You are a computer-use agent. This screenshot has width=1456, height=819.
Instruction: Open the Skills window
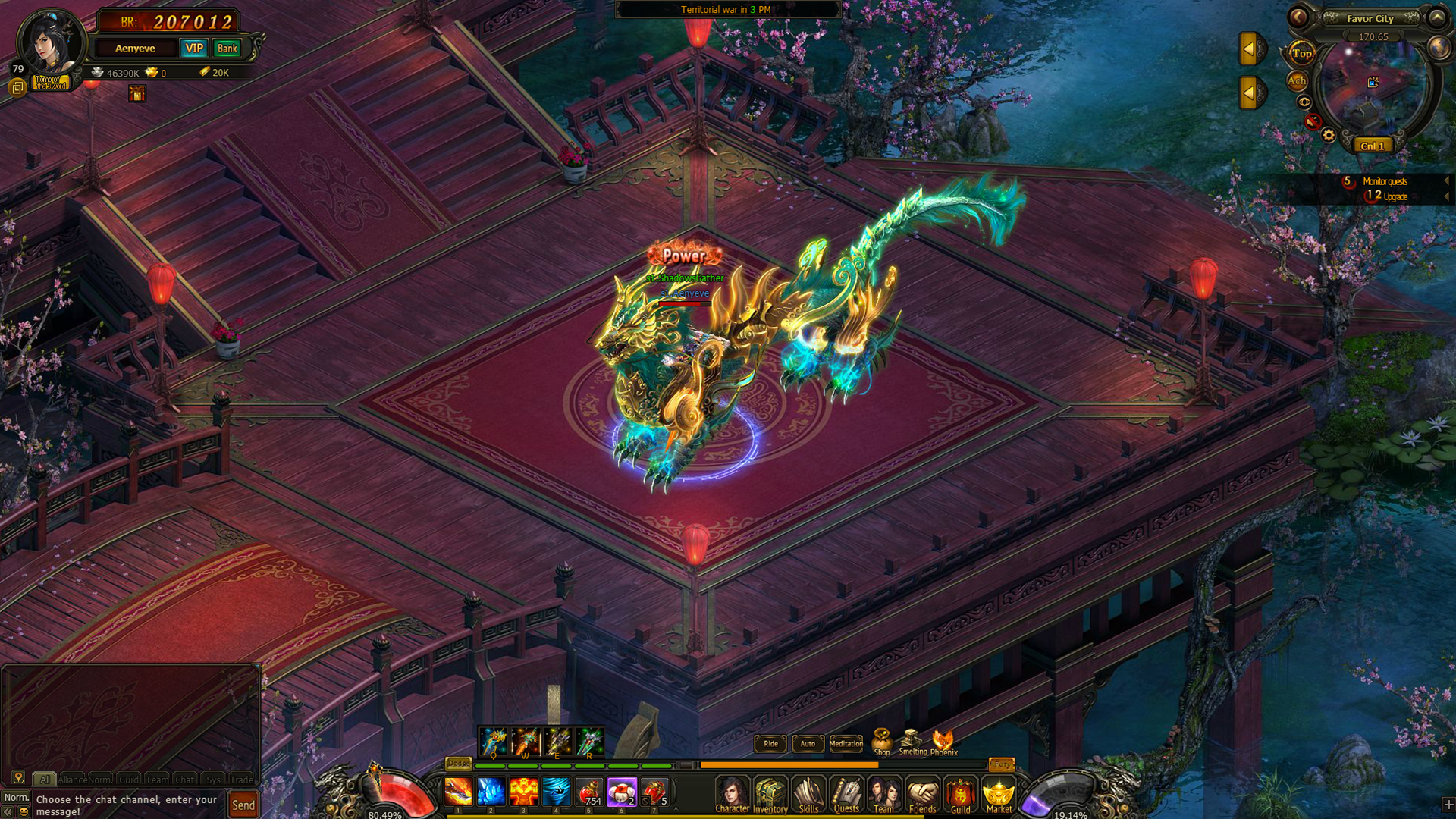[x=808, y=795]
